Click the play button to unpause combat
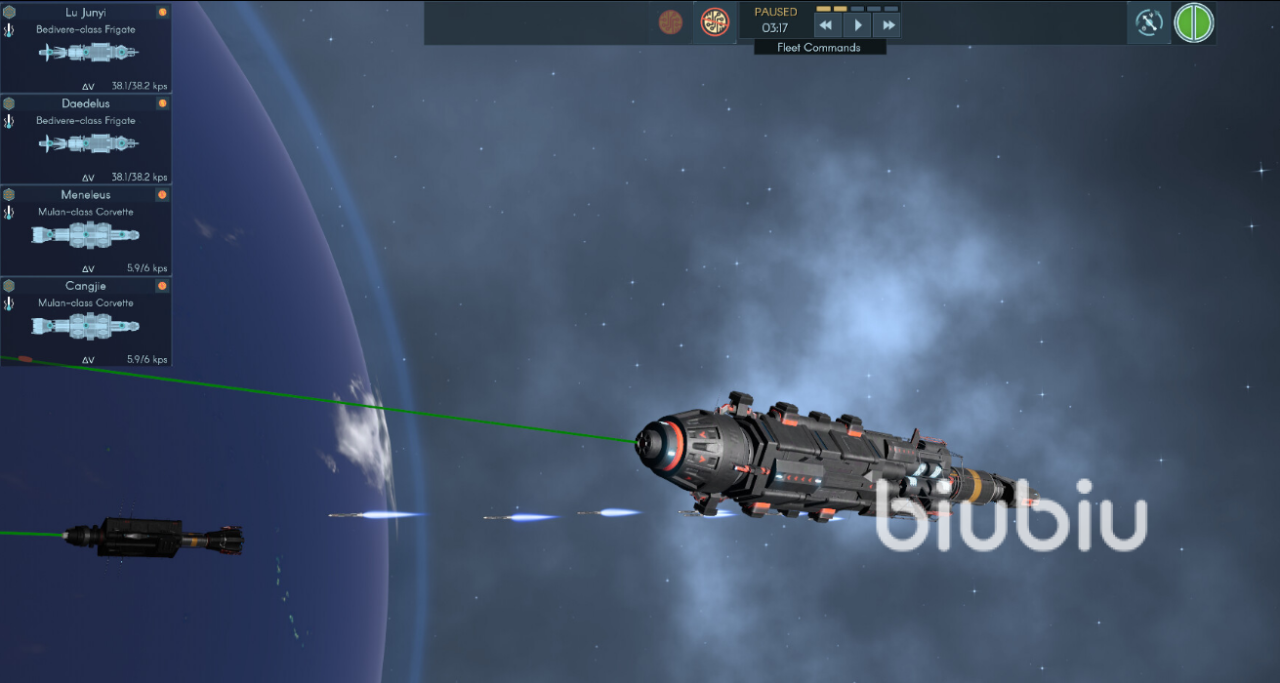Screen dimensions: 1280x683 tap(858, 25)
